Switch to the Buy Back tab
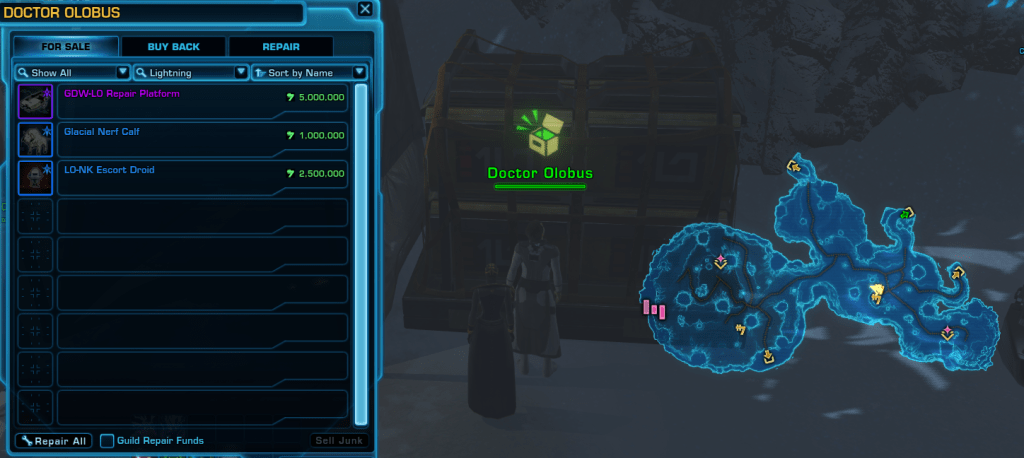The image size is (1024, 458). 173,46
